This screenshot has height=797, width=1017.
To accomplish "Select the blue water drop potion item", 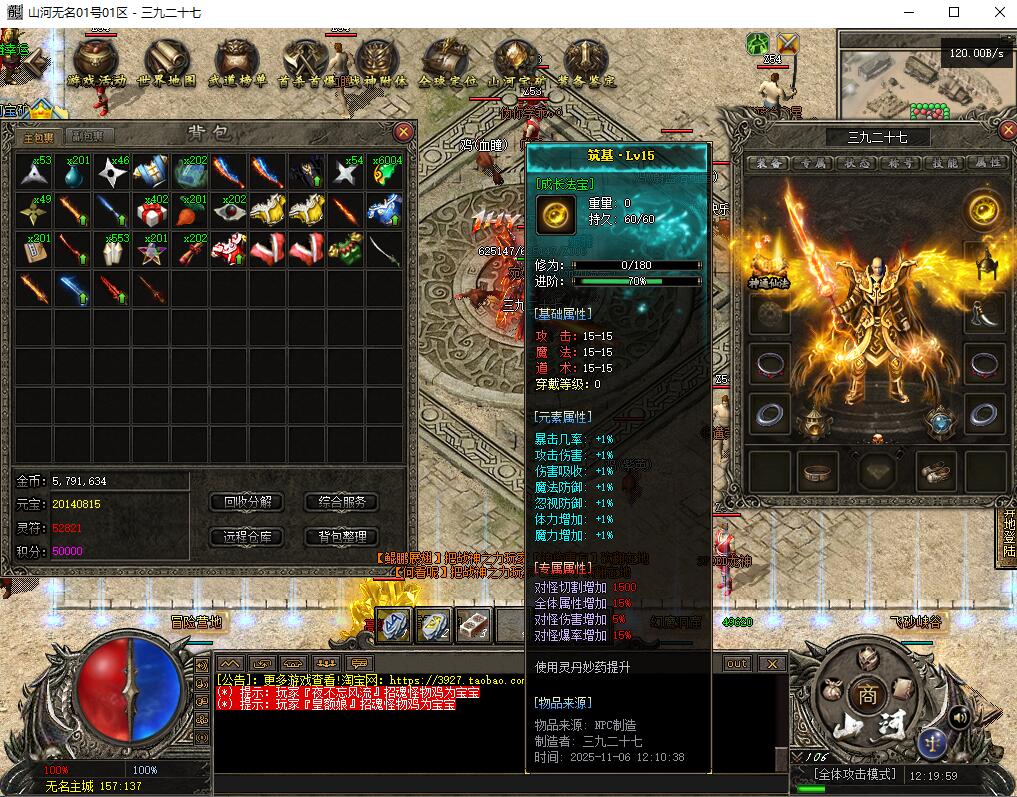I will pos(73,172).
